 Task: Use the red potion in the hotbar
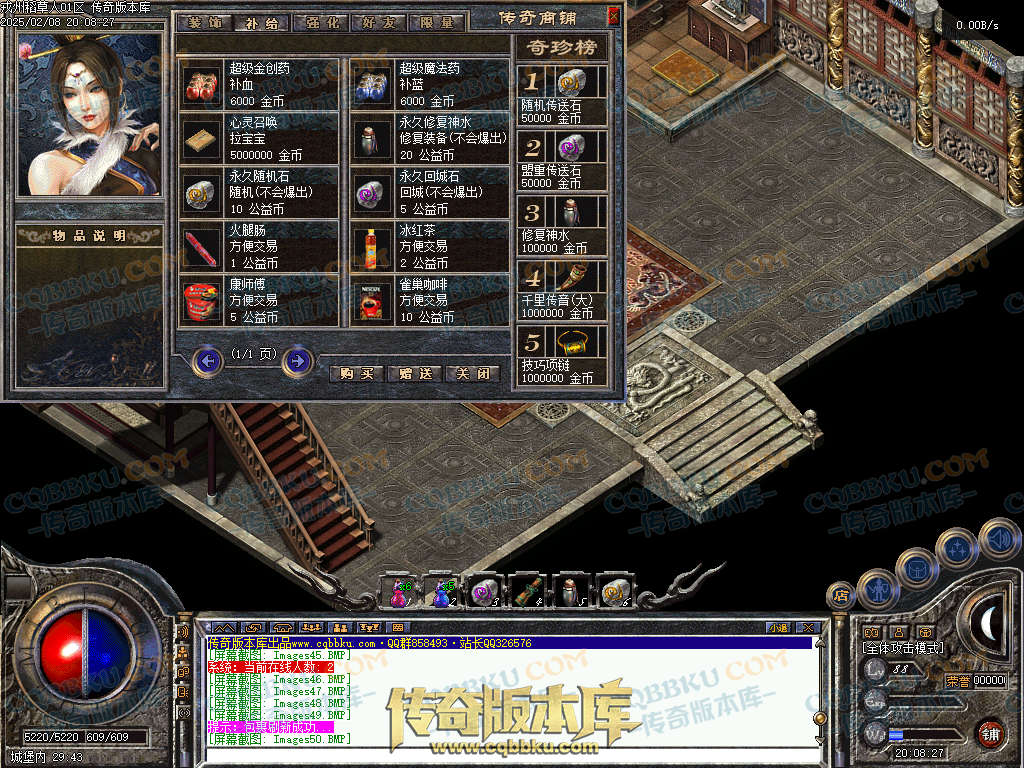click(x=399, y=592)
